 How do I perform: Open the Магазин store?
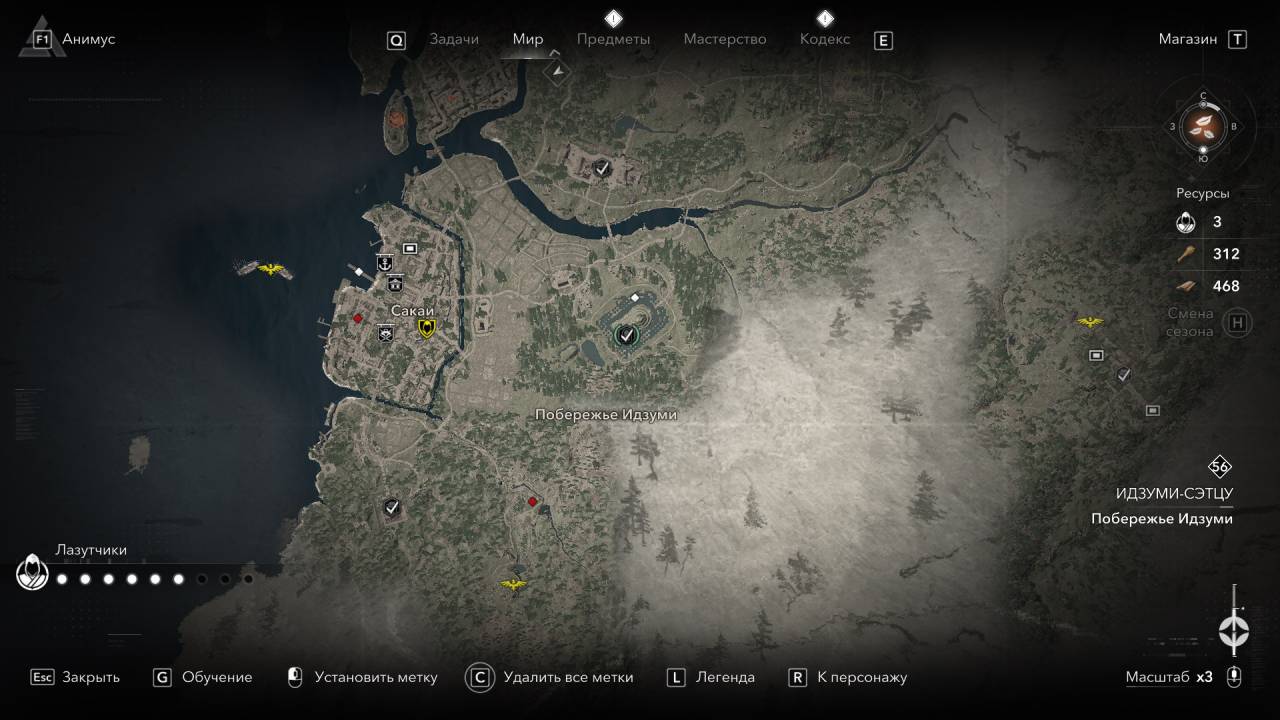1188,39
